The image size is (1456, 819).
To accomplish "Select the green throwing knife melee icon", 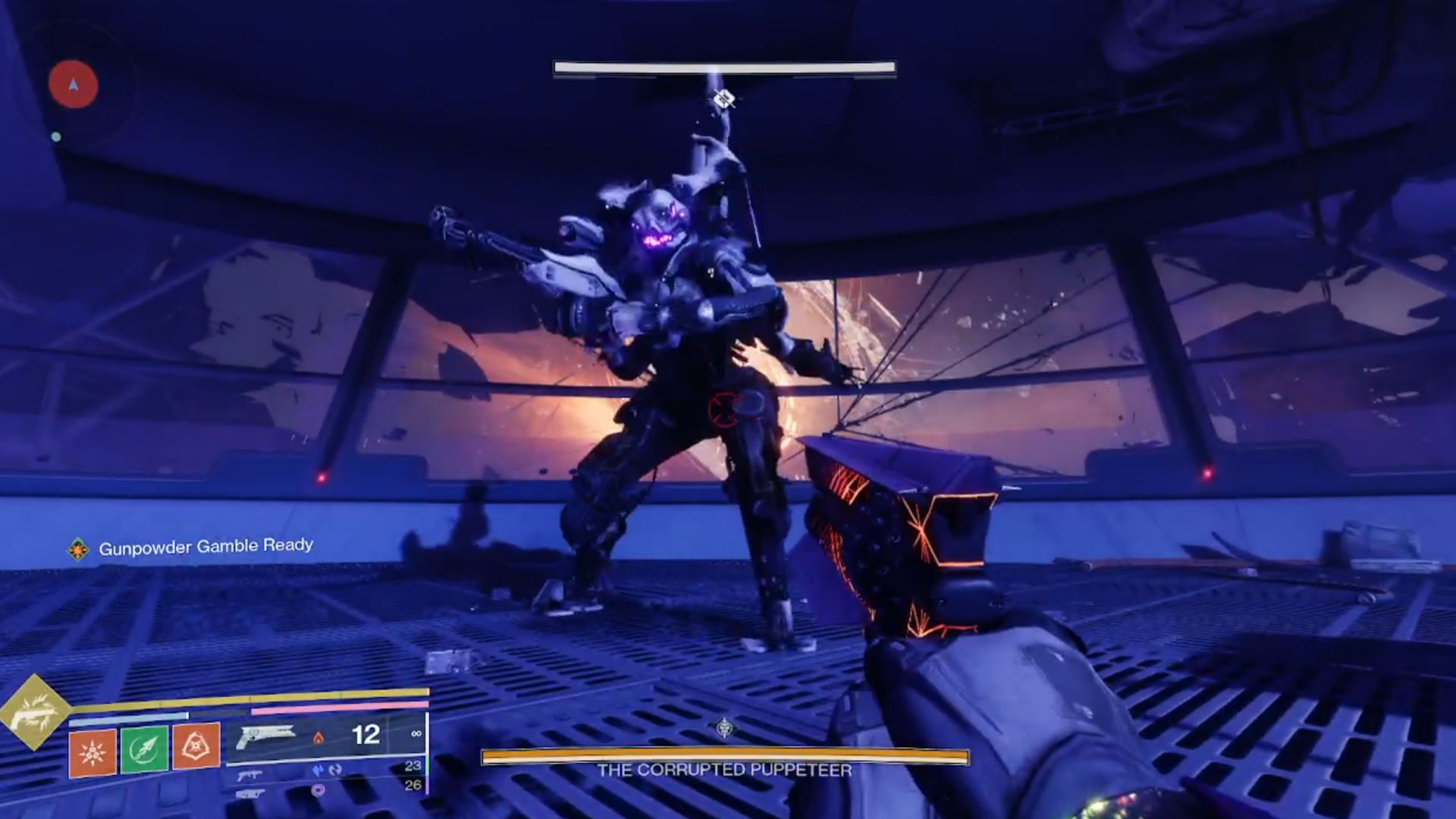I will (x=145, y=746).
